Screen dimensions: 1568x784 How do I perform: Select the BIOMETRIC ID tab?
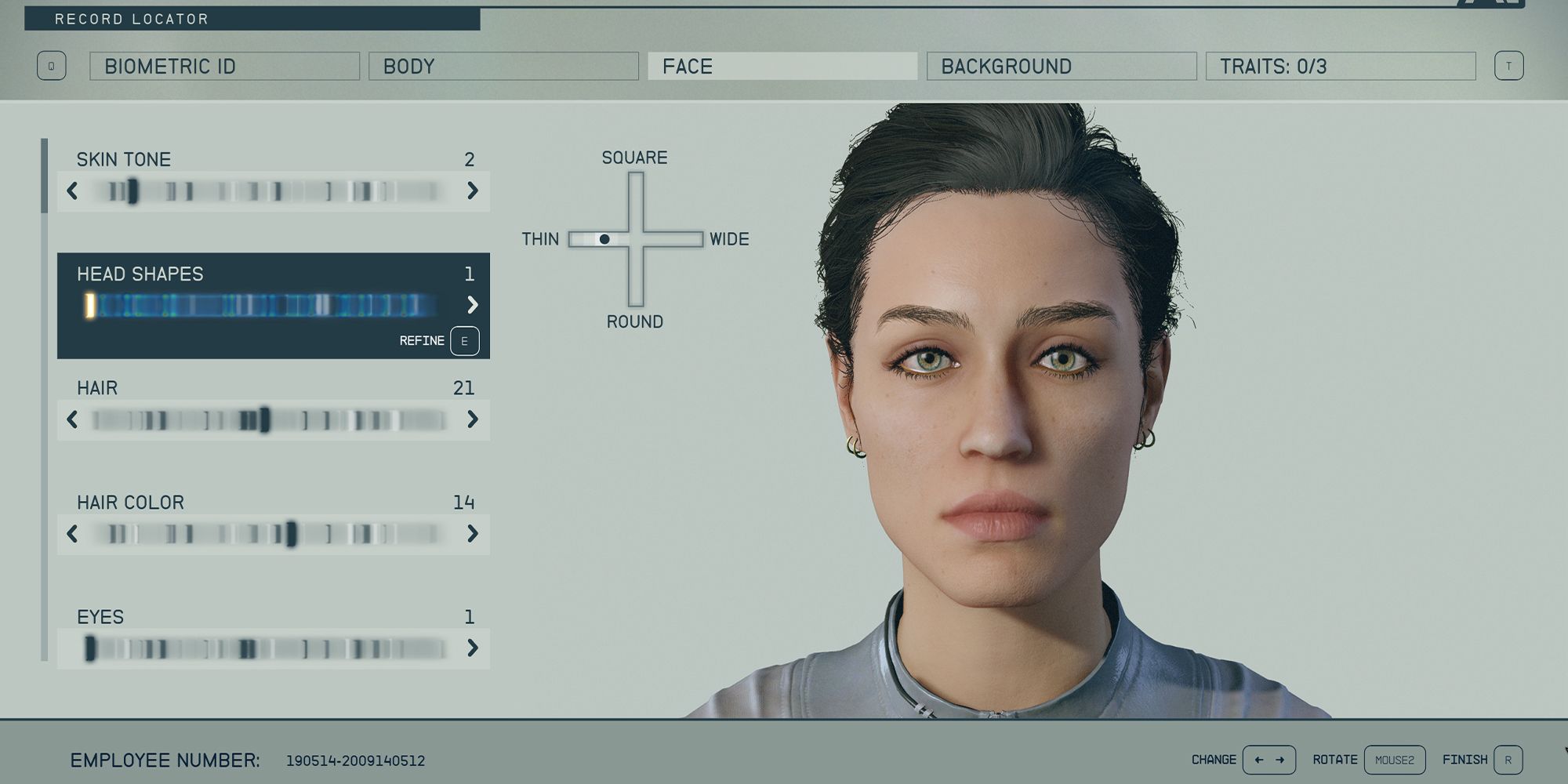(x=223, y=66)
